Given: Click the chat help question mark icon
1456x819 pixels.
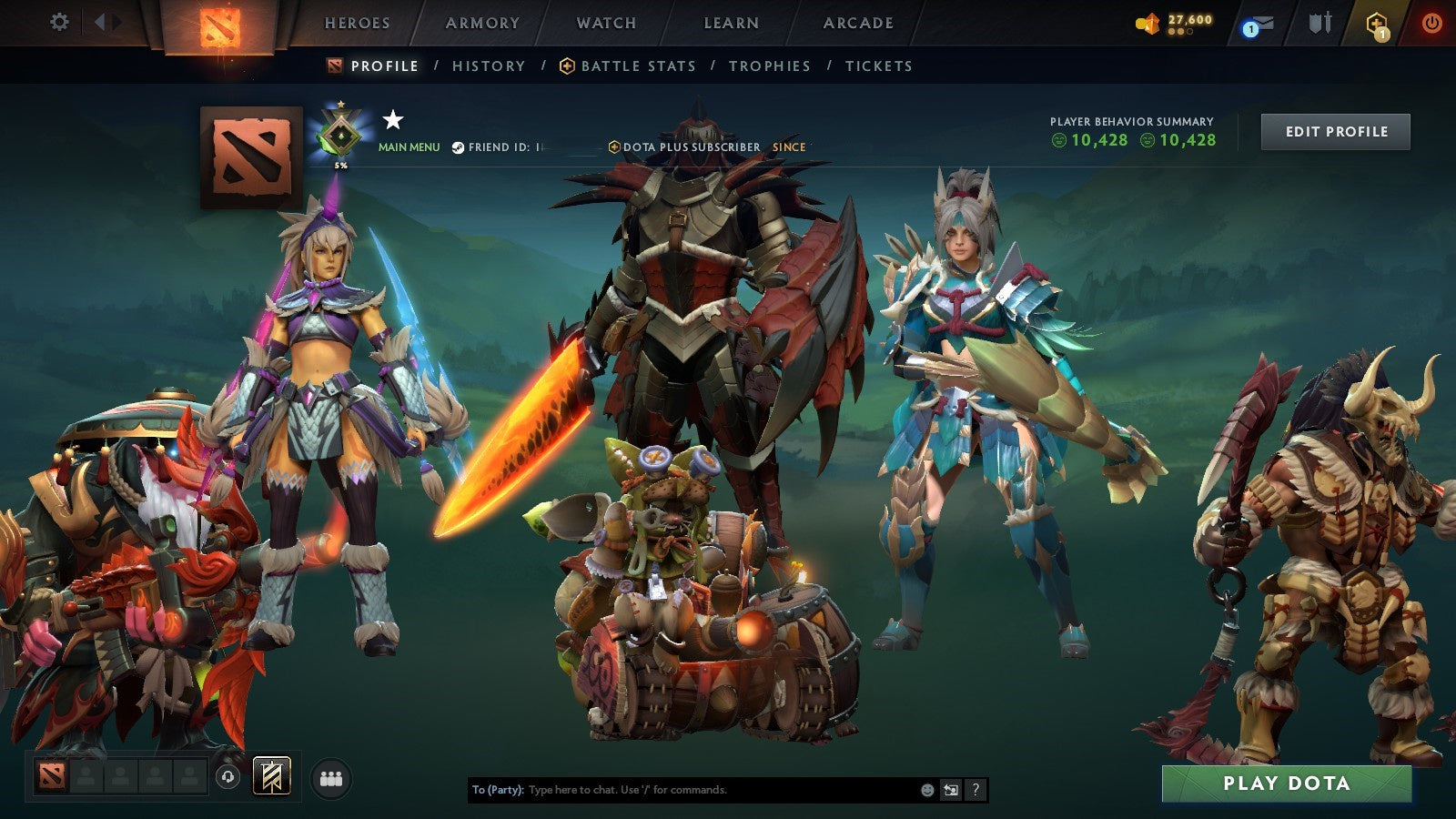Looking at the screenshot, I should coord(974,790).
